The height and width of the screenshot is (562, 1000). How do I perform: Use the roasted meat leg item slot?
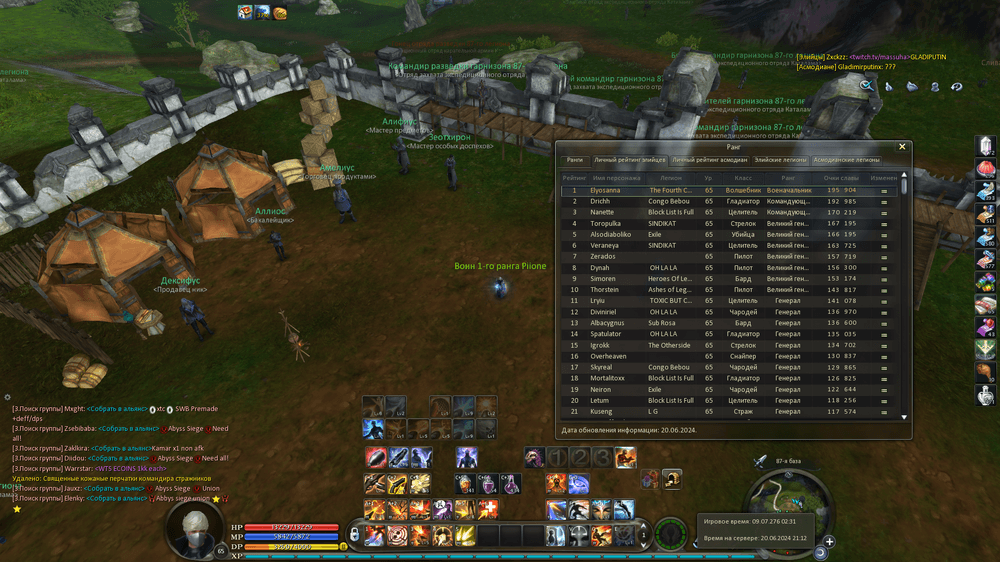click(x=986, y=372)
